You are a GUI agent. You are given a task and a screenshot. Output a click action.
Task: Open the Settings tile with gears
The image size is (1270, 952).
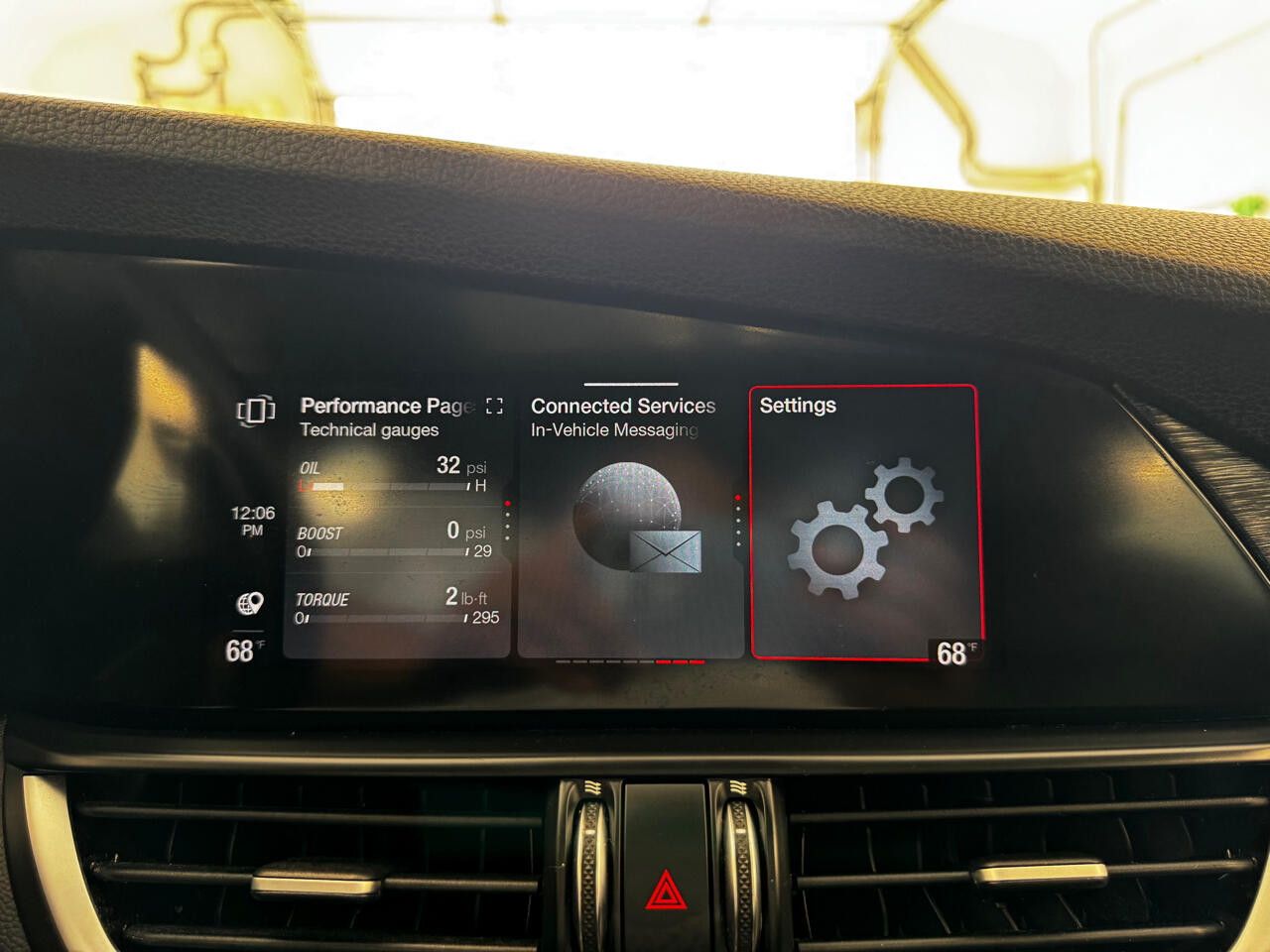click(863, 522)
